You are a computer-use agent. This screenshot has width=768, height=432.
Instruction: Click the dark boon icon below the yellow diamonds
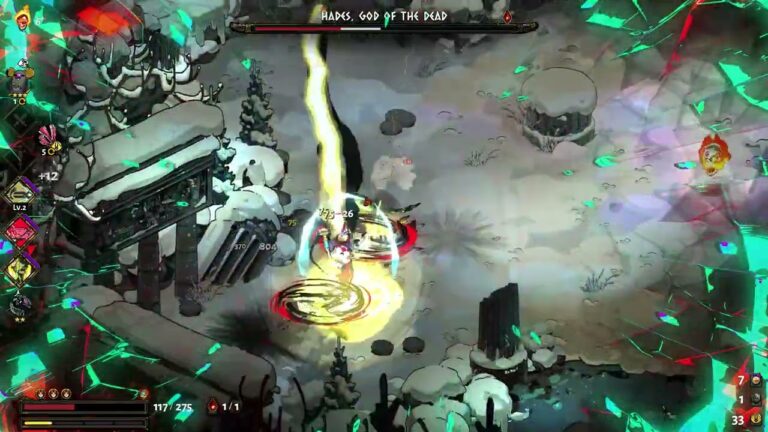click(x=20, y=303)
